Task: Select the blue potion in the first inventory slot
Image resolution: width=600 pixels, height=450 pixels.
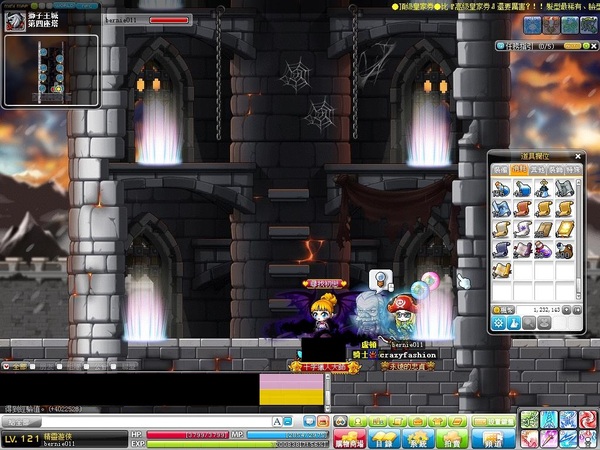Action: pos(500,190)
